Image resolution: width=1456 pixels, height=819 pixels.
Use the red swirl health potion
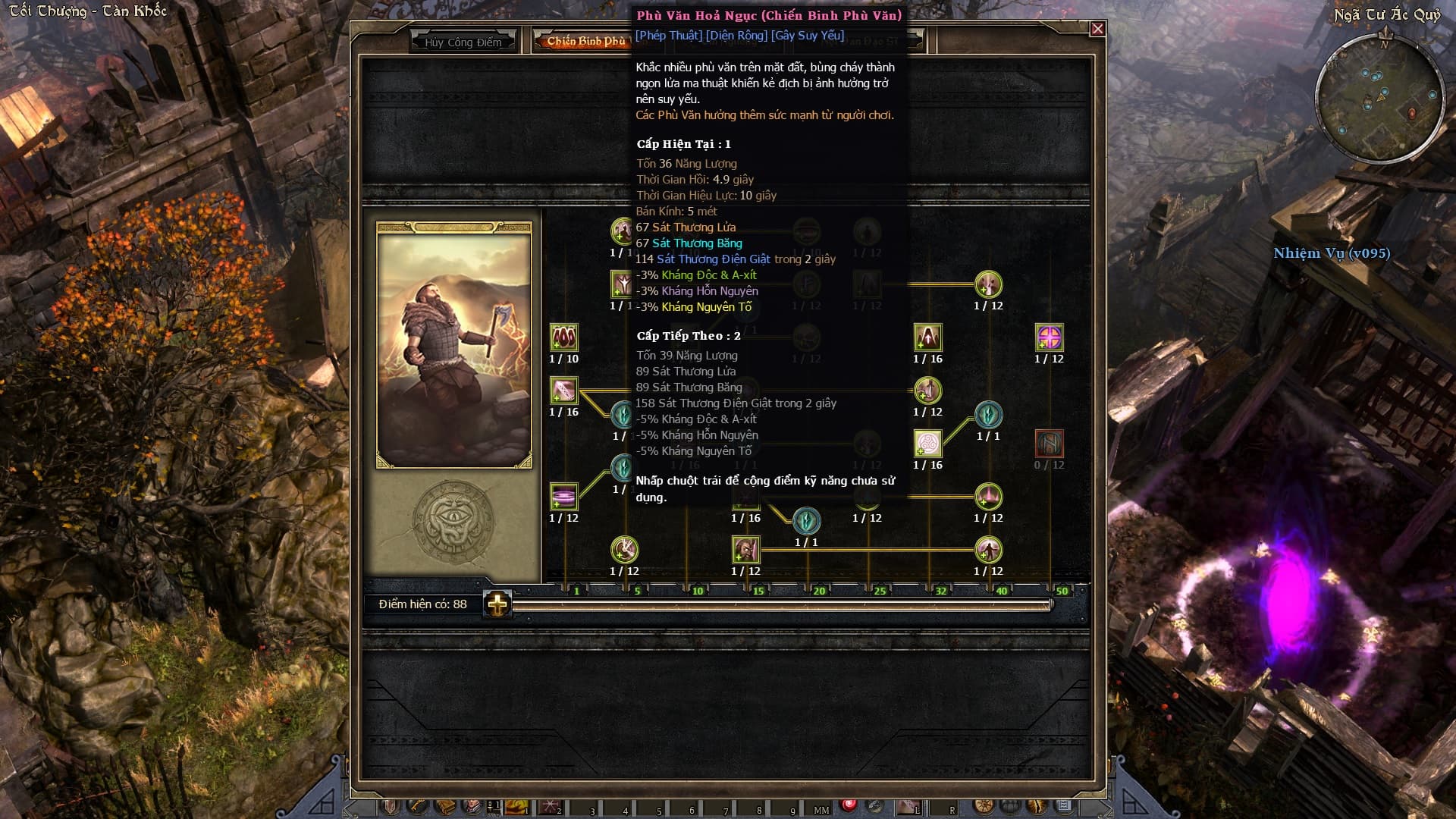pyautogui.click(x=849, y=805)
